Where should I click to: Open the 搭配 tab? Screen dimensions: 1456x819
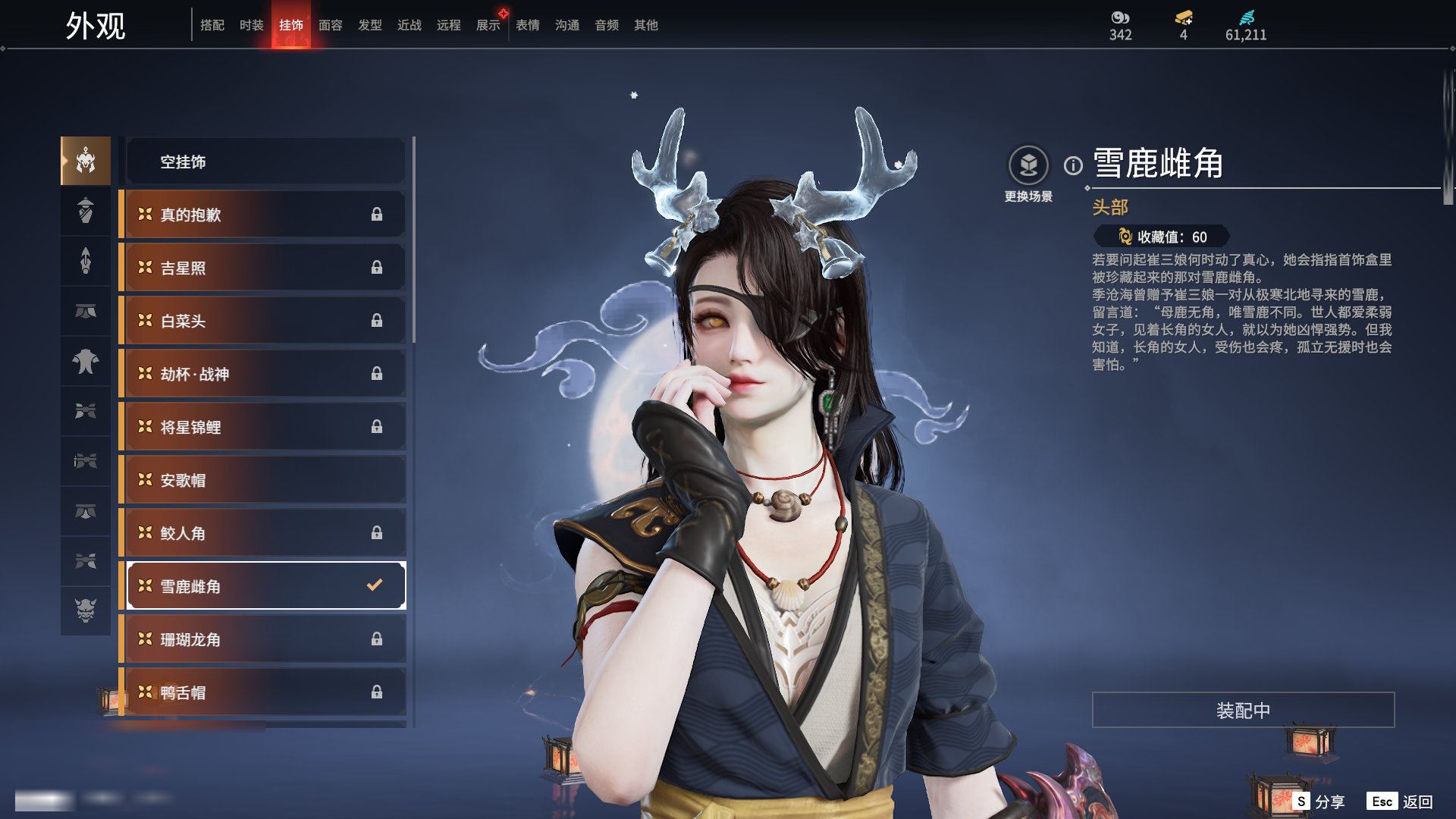(212, 25)
